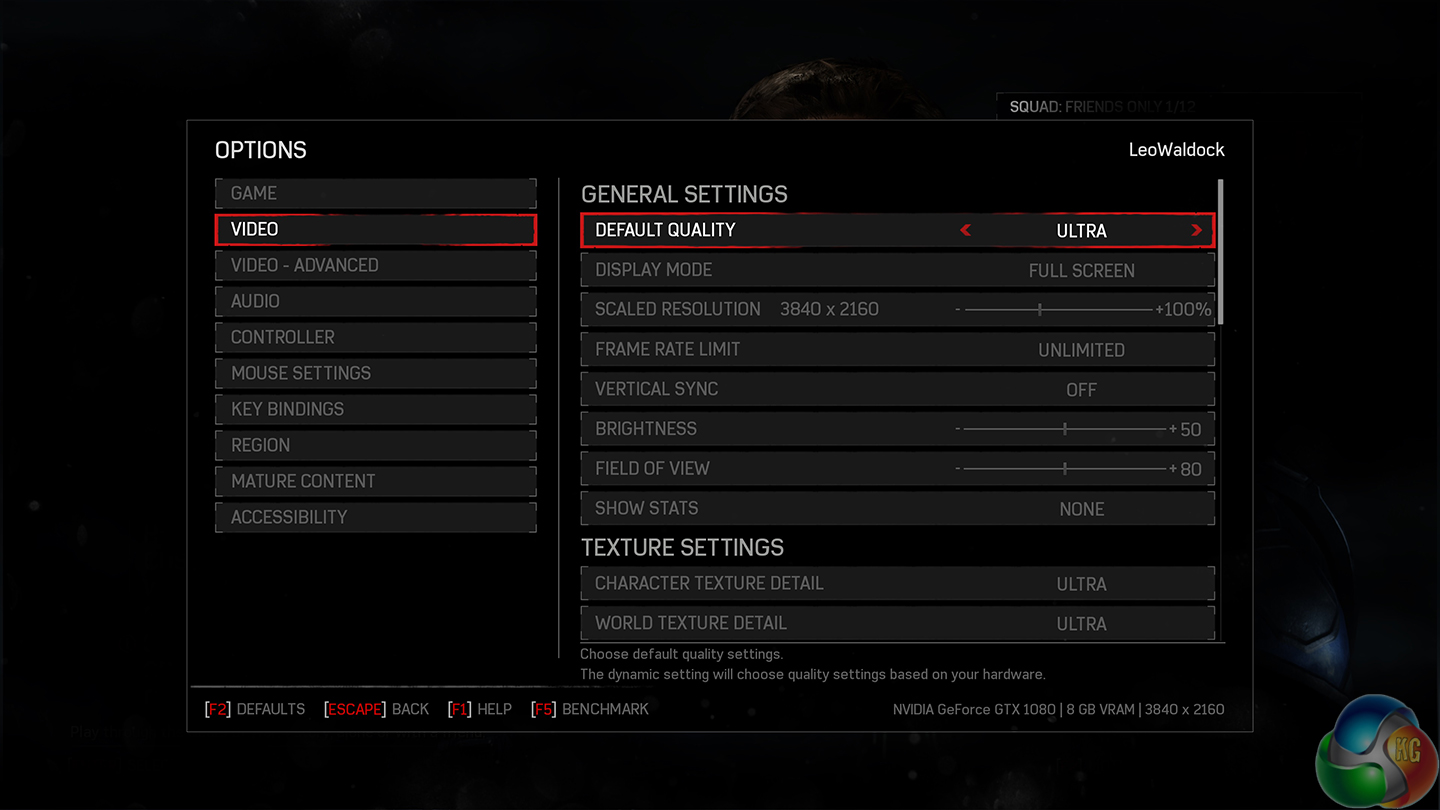The height and width of the screenshot is (810, 1440).
Task: Set the Field of View slider
Action: (1064, 469)
